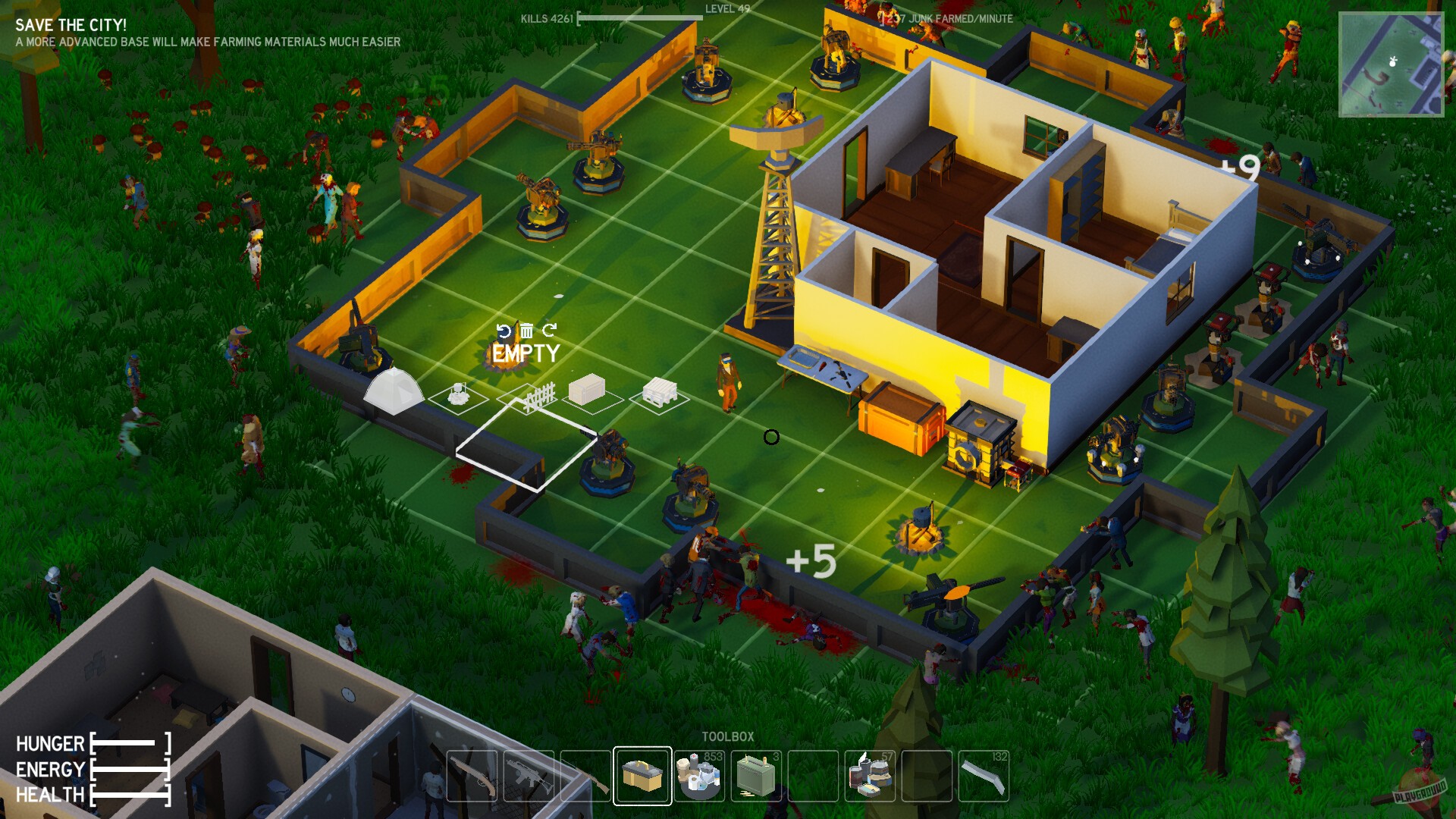This screenshot has height=819, width=1456.
Task: Click the rotate-left arrow above EMPTY
Action: point(502,330)
